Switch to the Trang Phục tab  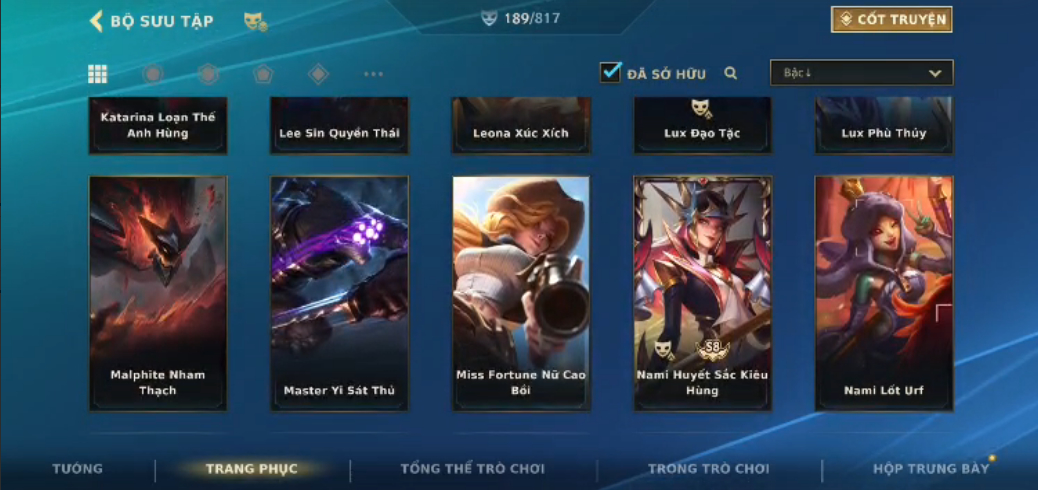(251, 469)
